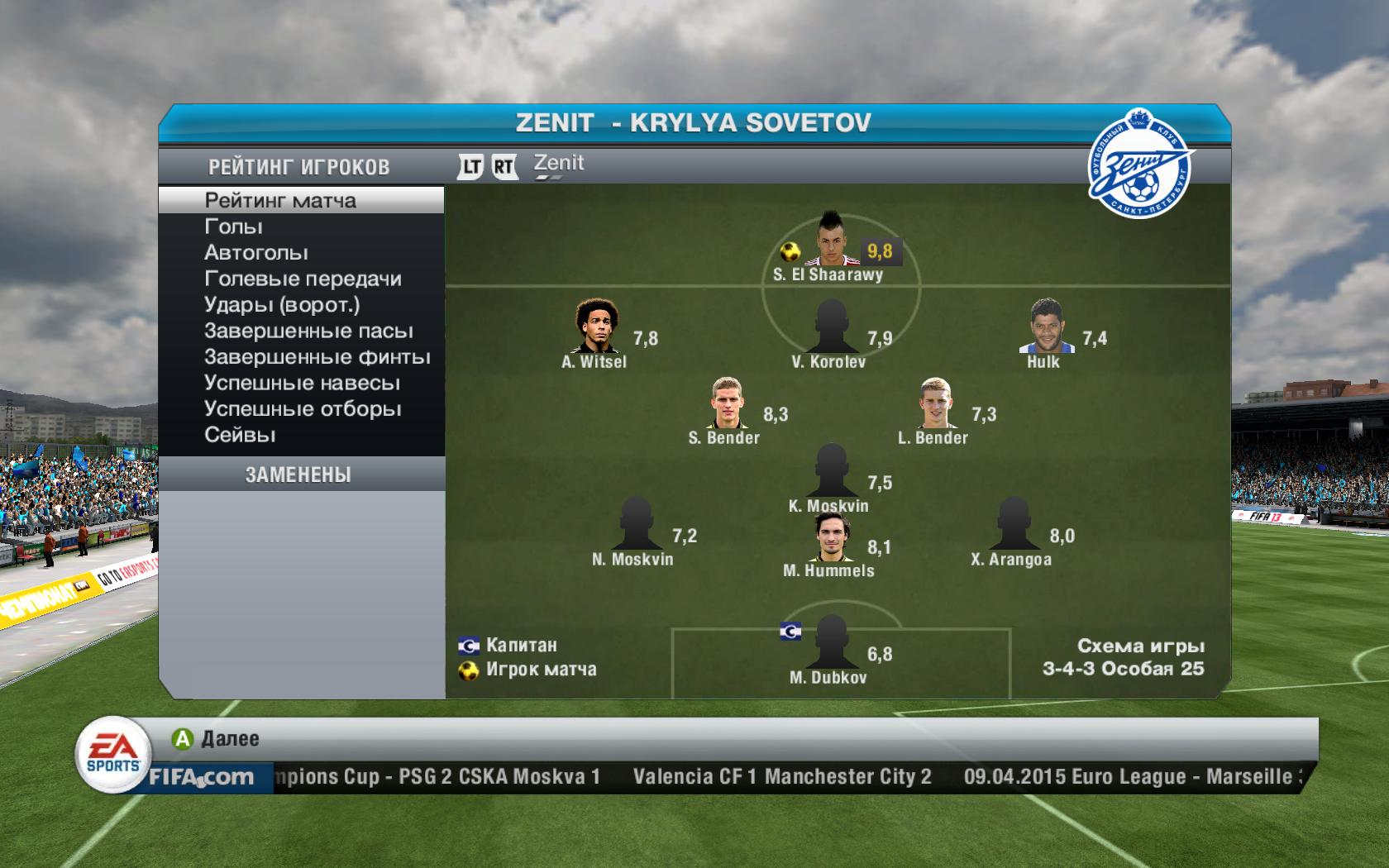Choose the Голы stat entry

pyautogui.click(x=233, y=227)
